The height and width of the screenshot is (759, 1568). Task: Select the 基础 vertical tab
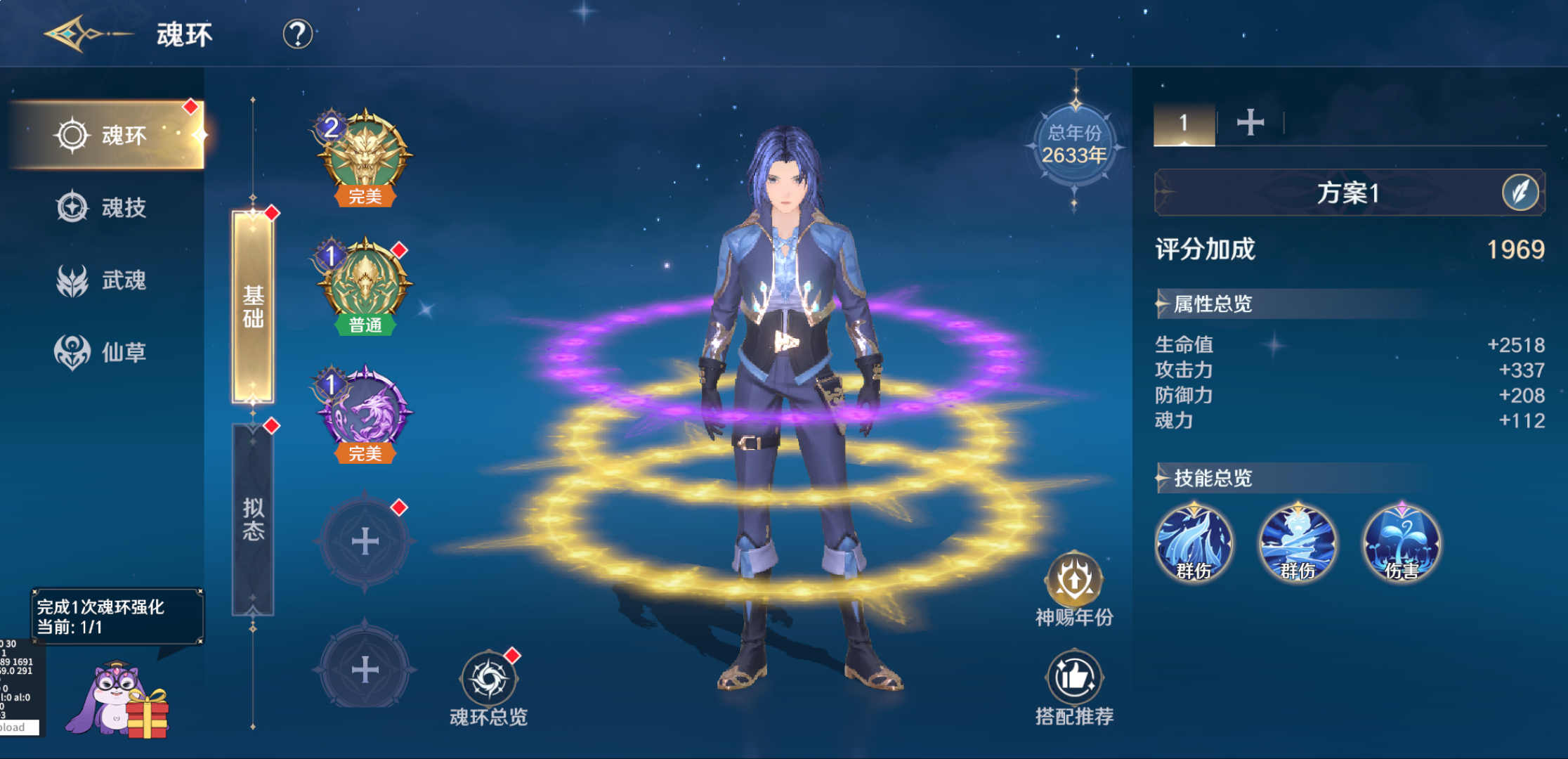(253, 307)
